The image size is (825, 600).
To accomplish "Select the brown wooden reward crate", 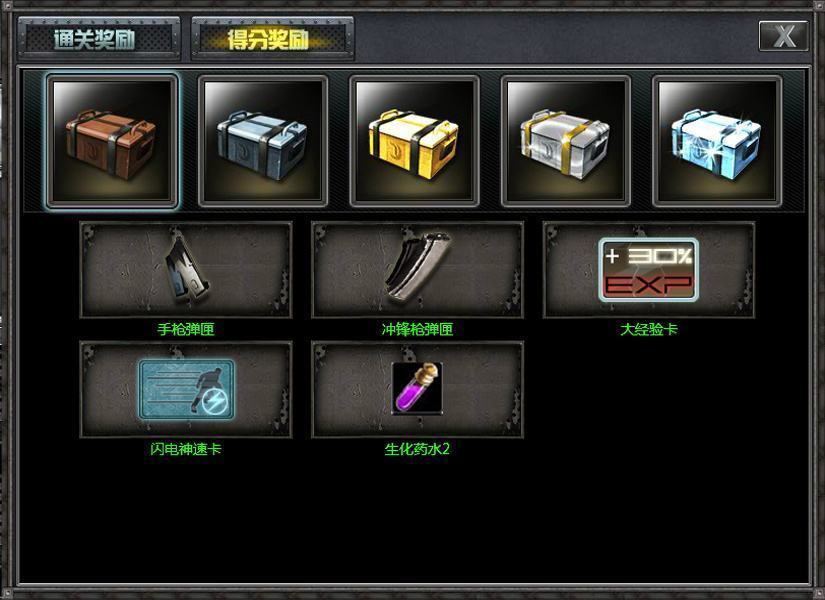I will pos(112,141).
